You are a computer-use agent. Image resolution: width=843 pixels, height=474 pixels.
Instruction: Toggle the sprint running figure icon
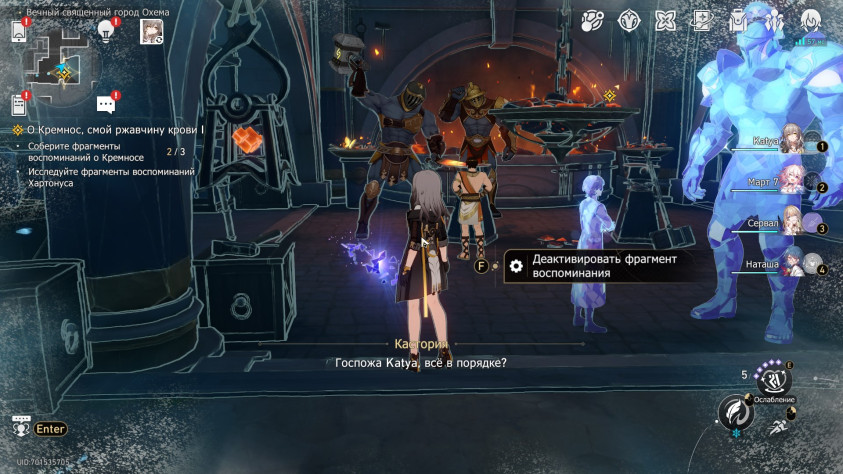pos(777,426)
